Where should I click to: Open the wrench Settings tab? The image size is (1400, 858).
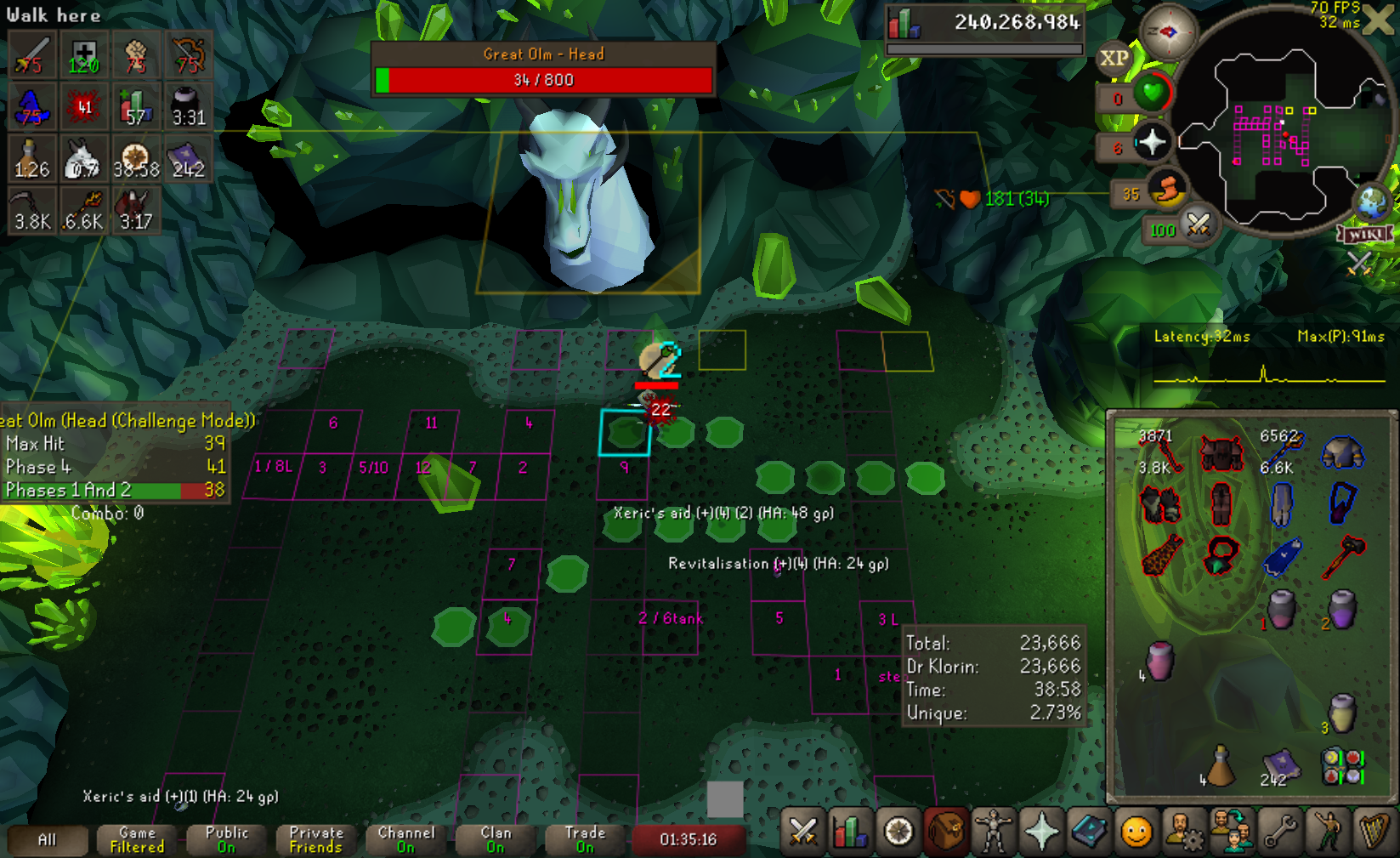(1279, 832)
